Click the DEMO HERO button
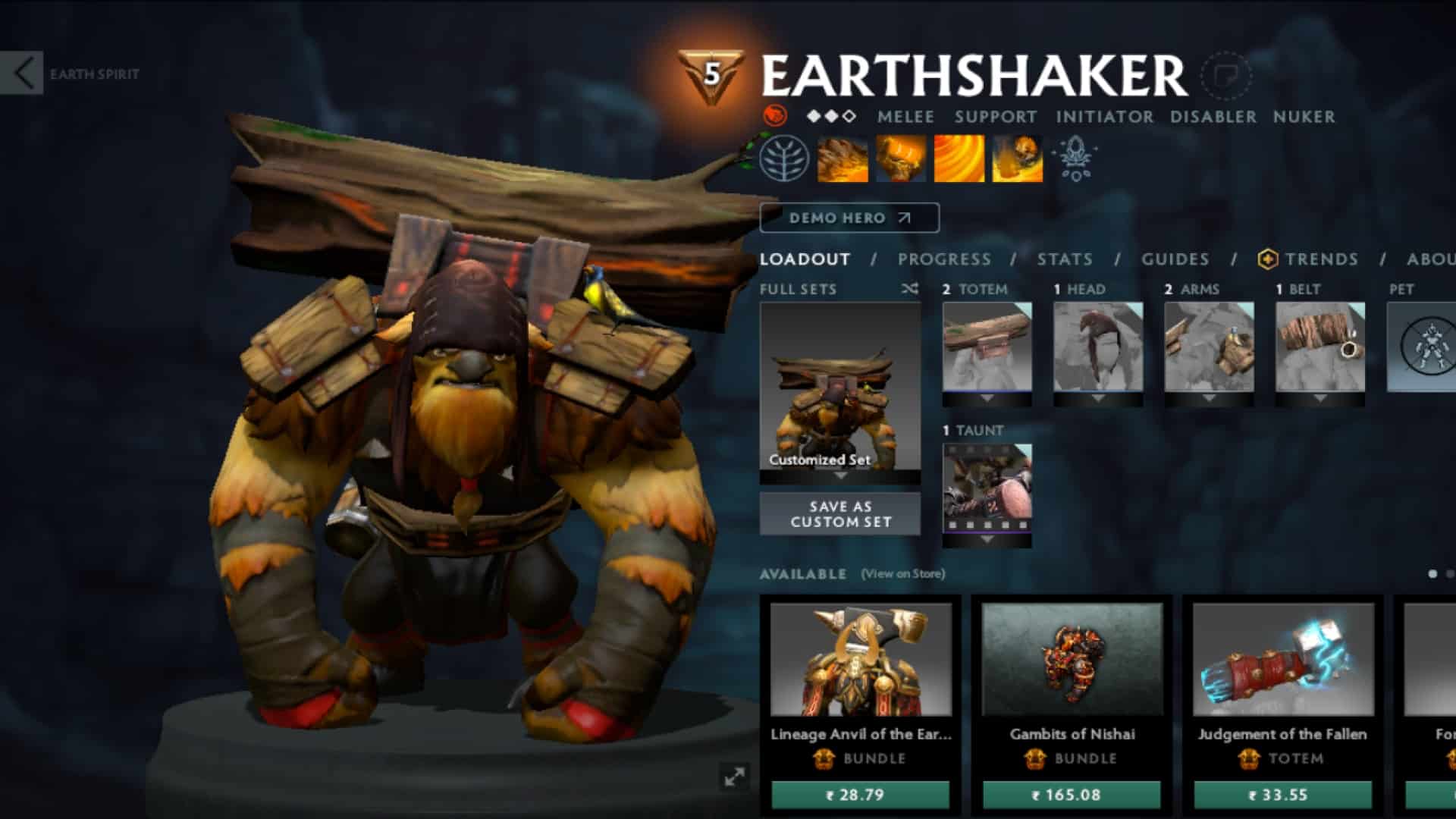1456x819 pixels. point(849,218)
